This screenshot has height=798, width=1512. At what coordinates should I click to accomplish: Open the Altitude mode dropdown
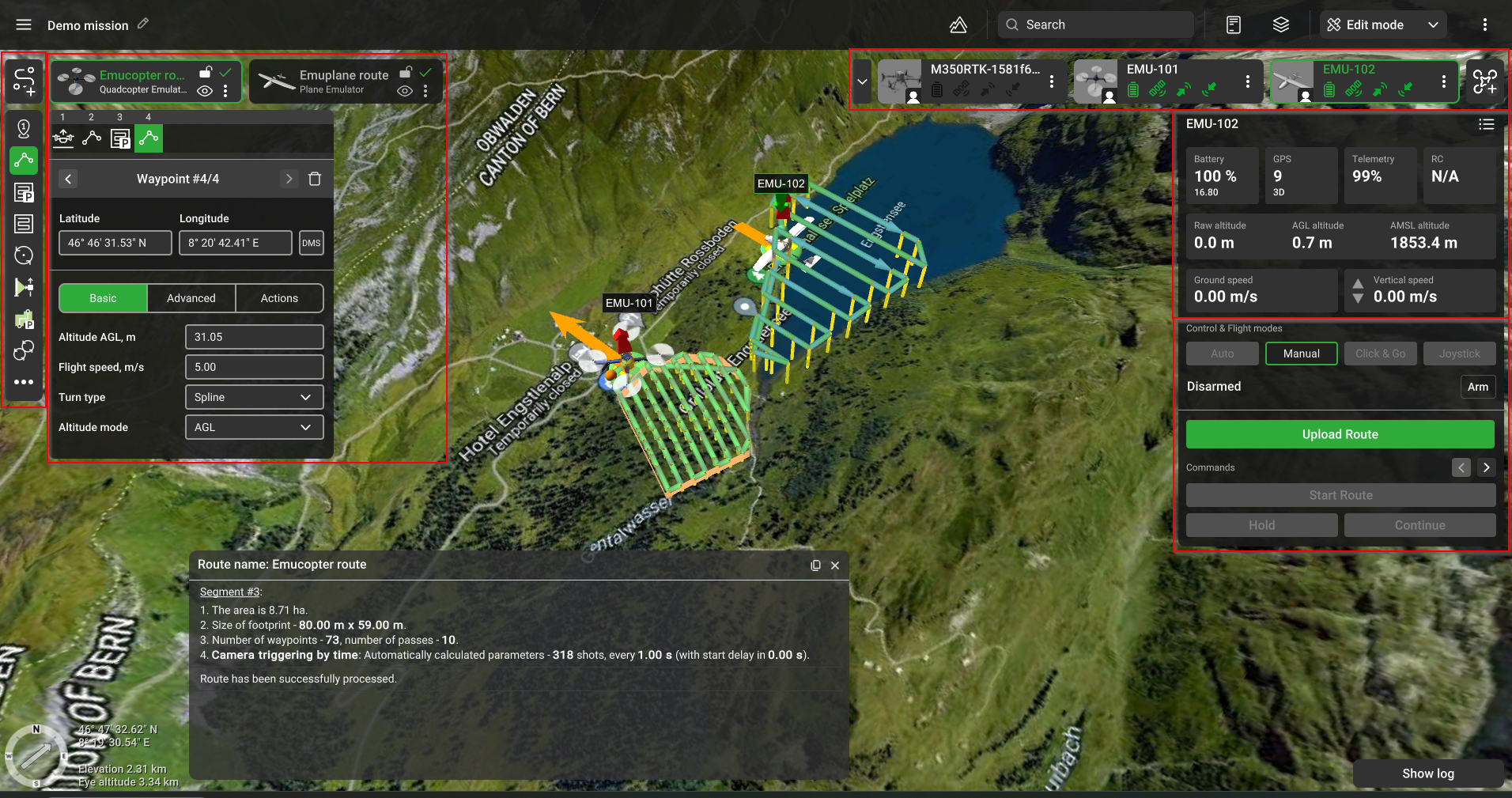click(x=254, y=427)
